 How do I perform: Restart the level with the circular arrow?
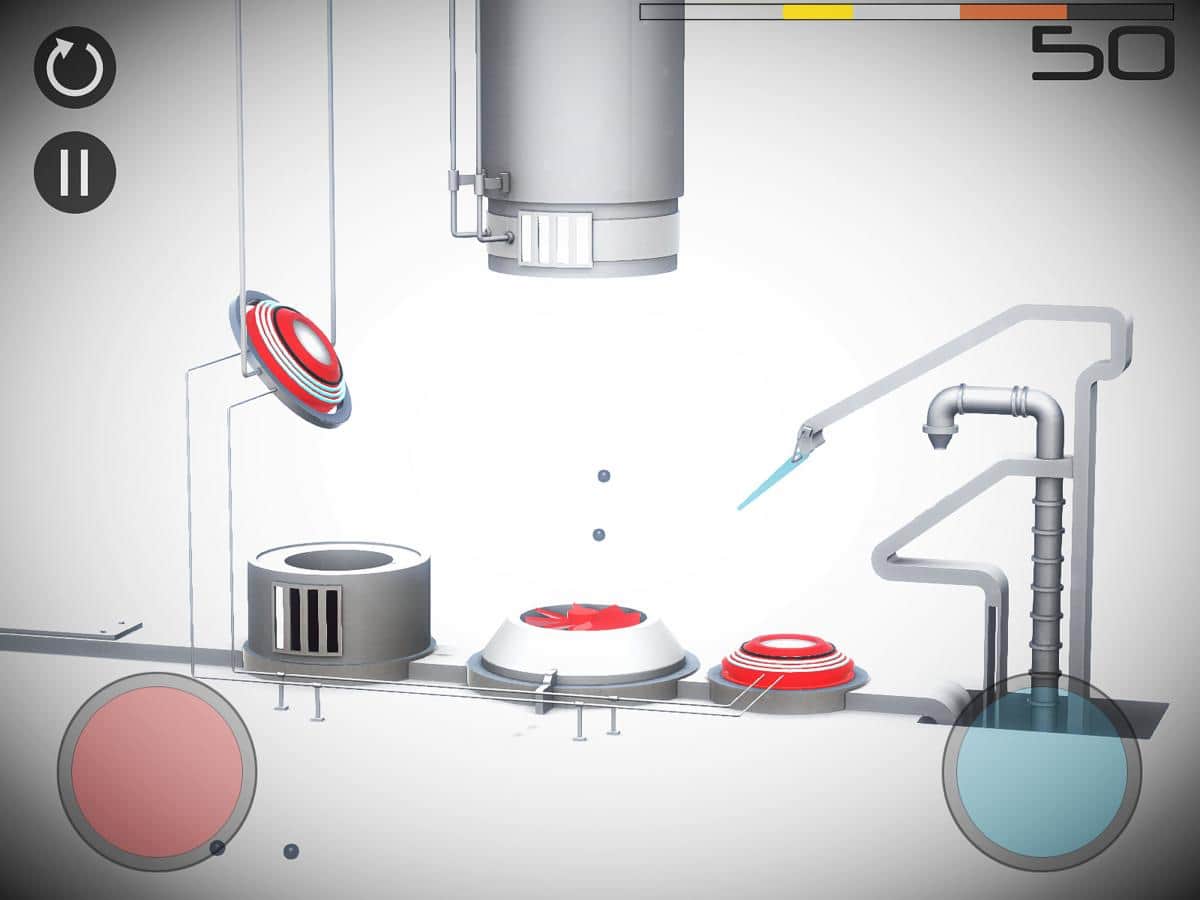click(75, 67)
